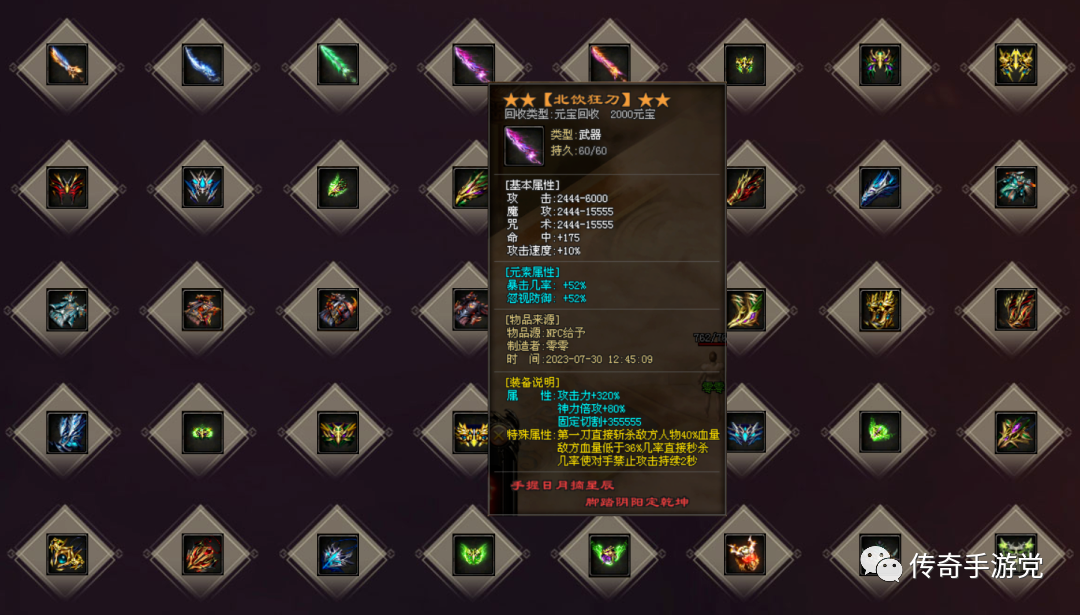The width and height of the screenshot is (1080, 615).
Task: Select the red-orange figure item slot
Action: point(745,554)
